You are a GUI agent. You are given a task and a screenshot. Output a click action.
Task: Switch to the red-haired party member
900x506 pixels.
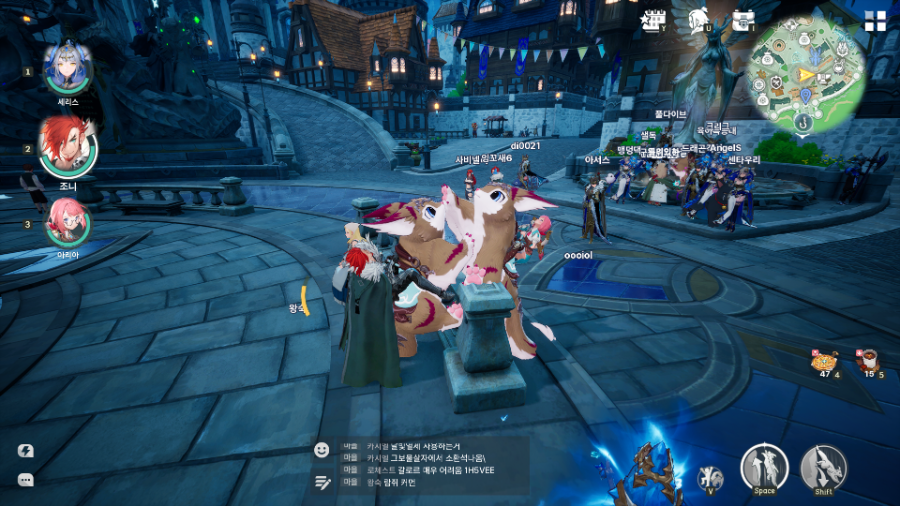[67, 147]
